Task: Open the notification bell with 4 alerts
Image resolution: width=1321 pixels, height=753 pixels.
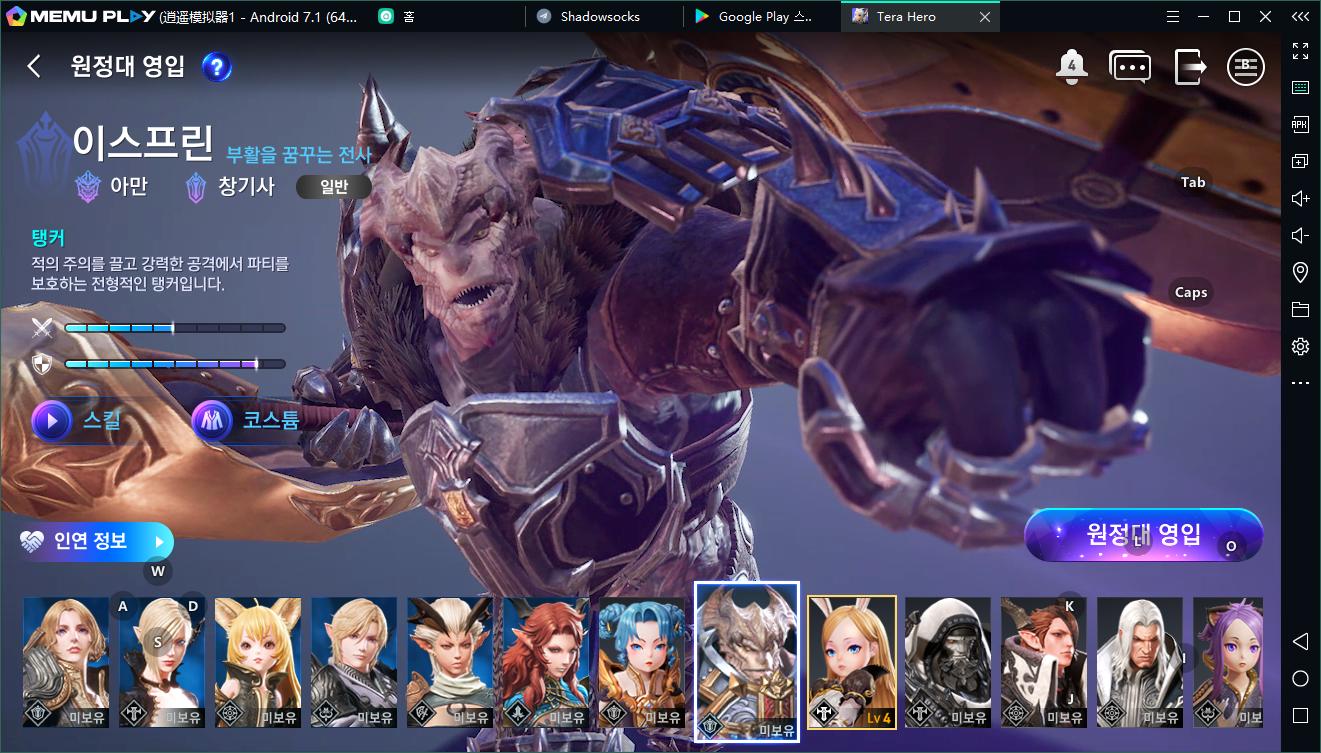Action: [x=1071, y=67]
